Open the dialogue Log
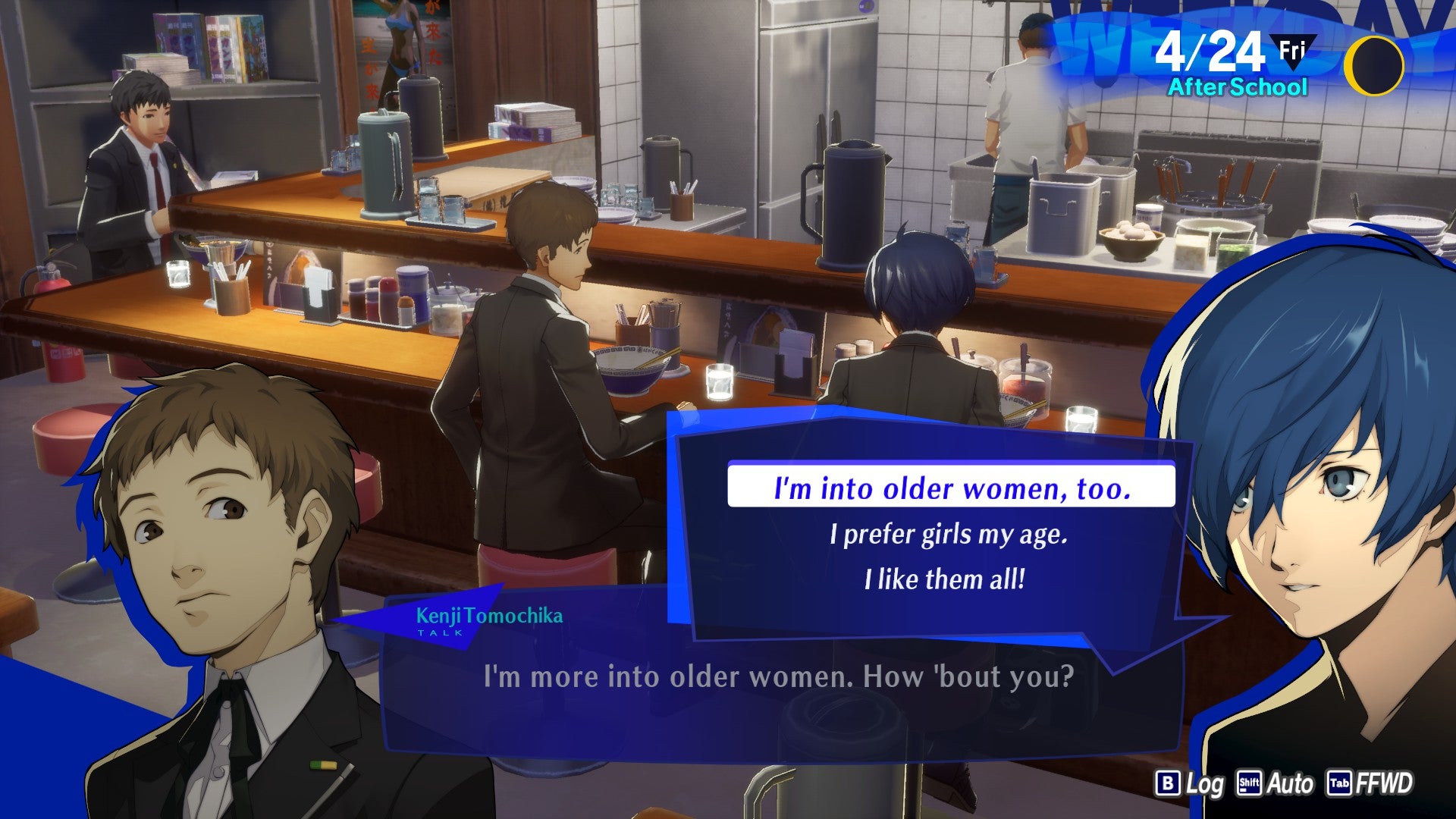 tap(1190, 783)
